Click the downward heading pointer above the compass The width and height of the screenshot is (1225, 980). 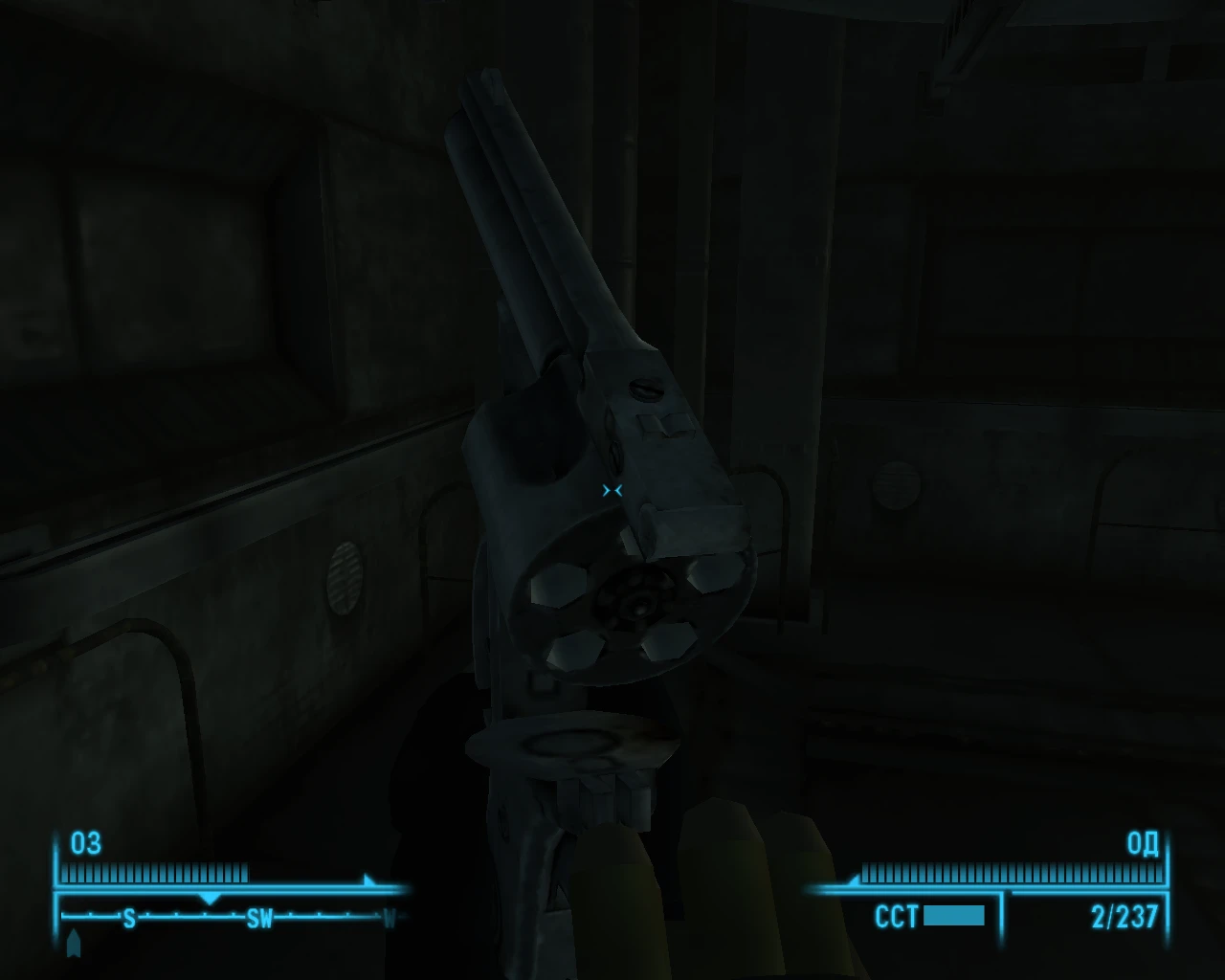210,899
